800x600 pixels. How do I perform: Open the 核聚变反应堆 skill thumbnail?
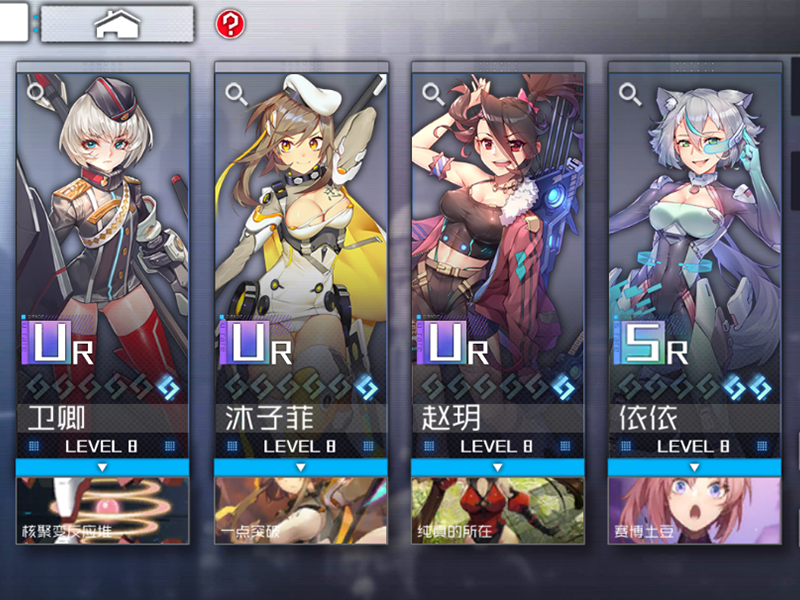pos(102,510)
